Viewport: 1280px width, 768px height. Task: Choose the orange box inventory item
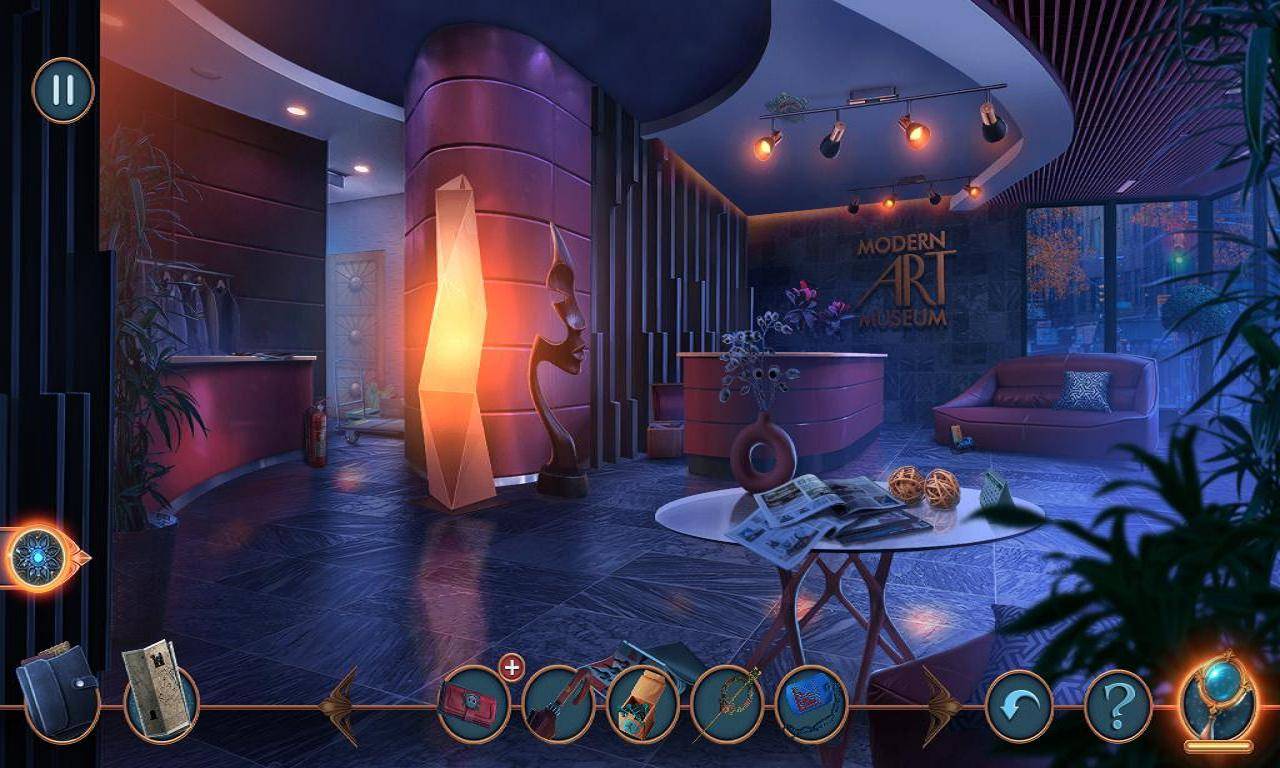click(x=642, y=705)
